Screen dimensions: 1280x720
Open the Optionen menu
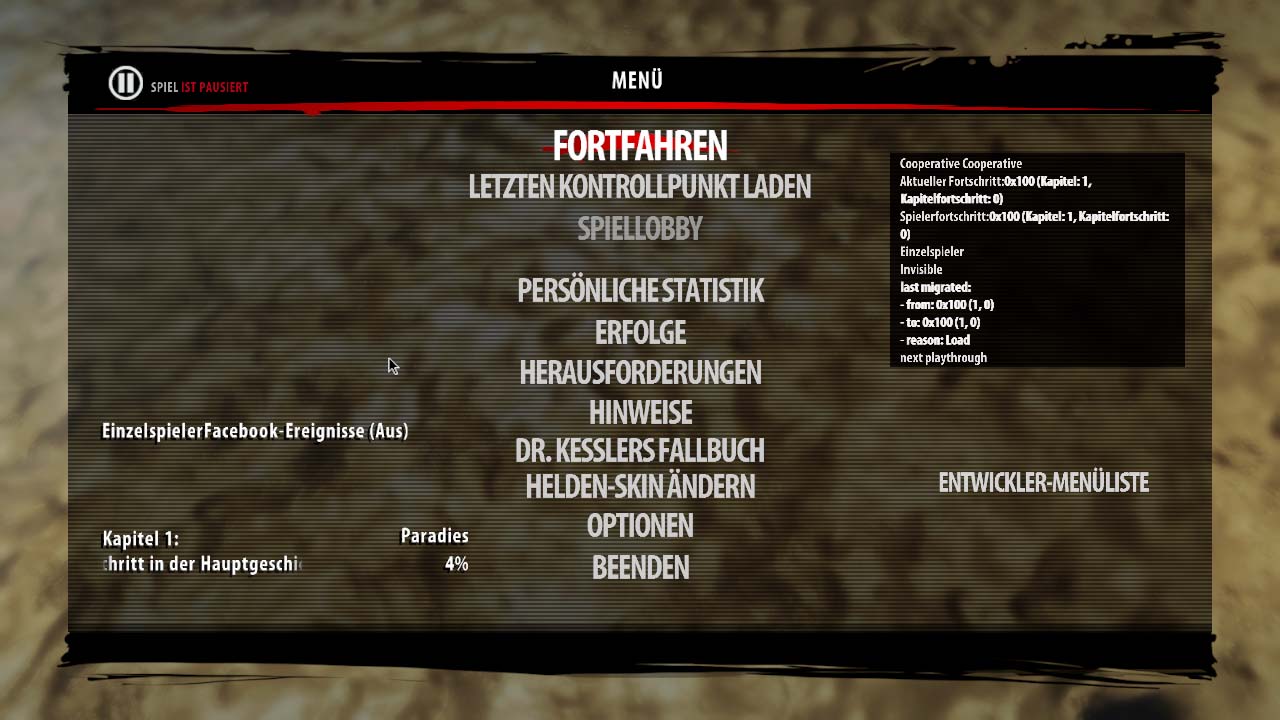(x=640, y=525)
